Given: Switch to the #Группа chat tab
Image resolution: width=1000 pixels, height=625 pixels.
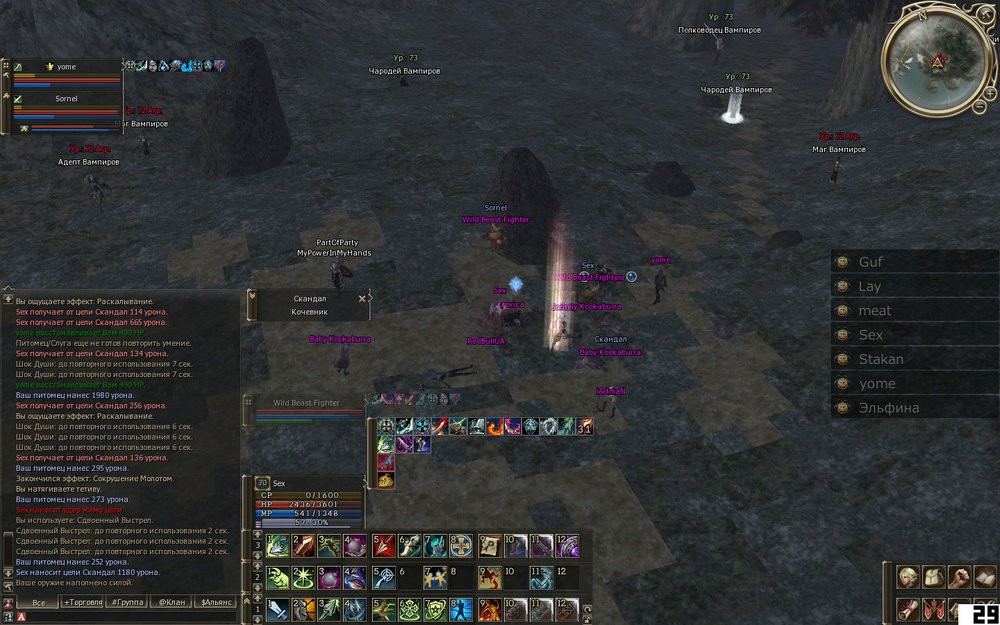Looking at the screenshot, I should [x=128, y=602].
